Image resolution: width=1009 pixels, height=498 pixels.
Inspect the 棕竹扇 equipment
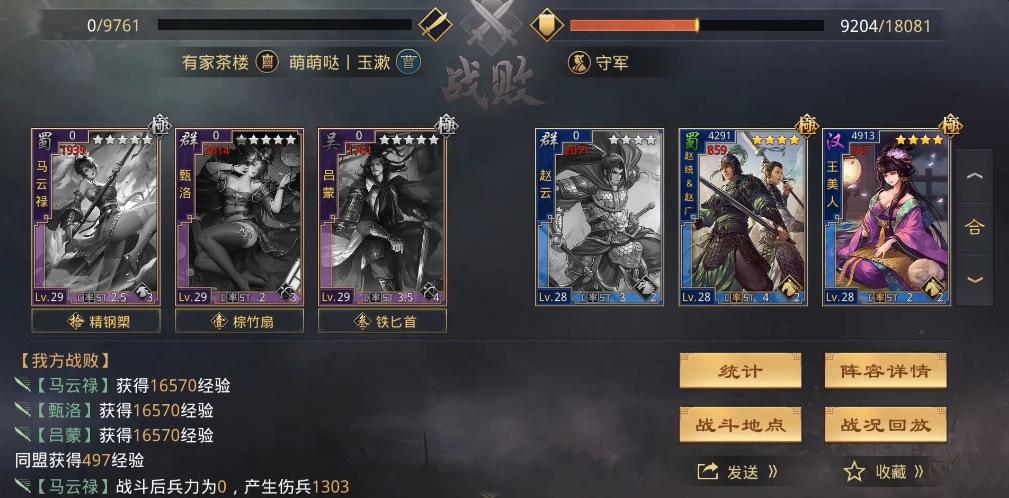tap(239, 321)
